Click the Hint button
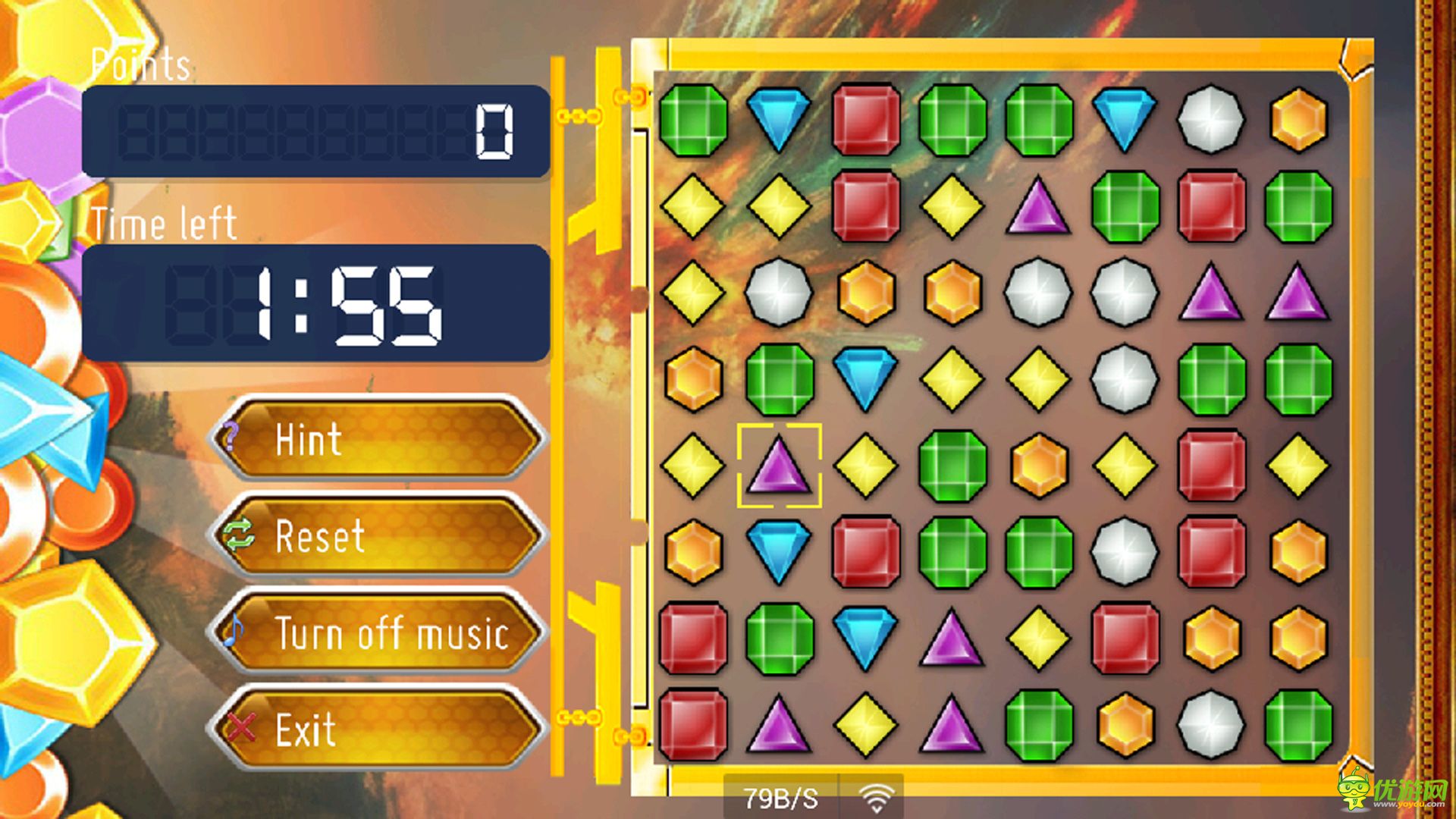This screenshot has height=819, width=1456. [378, 440]
